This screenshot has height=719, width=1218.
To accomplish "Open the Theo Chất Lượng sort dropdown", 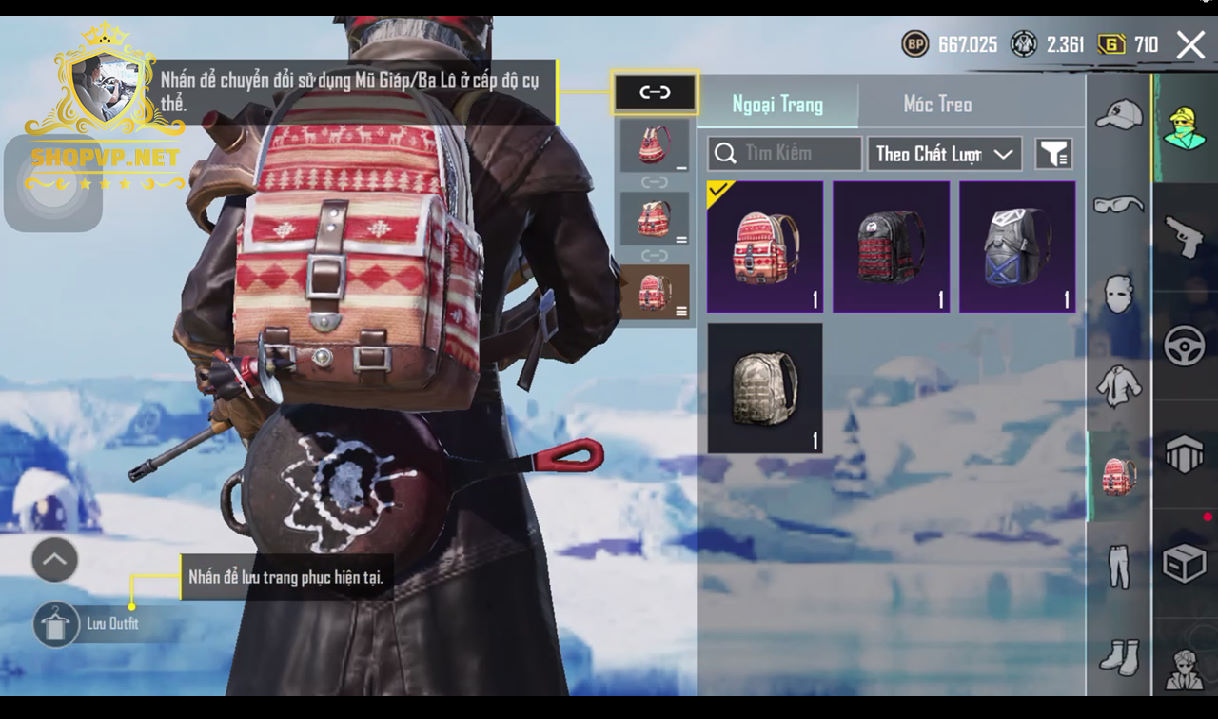I will point(944,154).
